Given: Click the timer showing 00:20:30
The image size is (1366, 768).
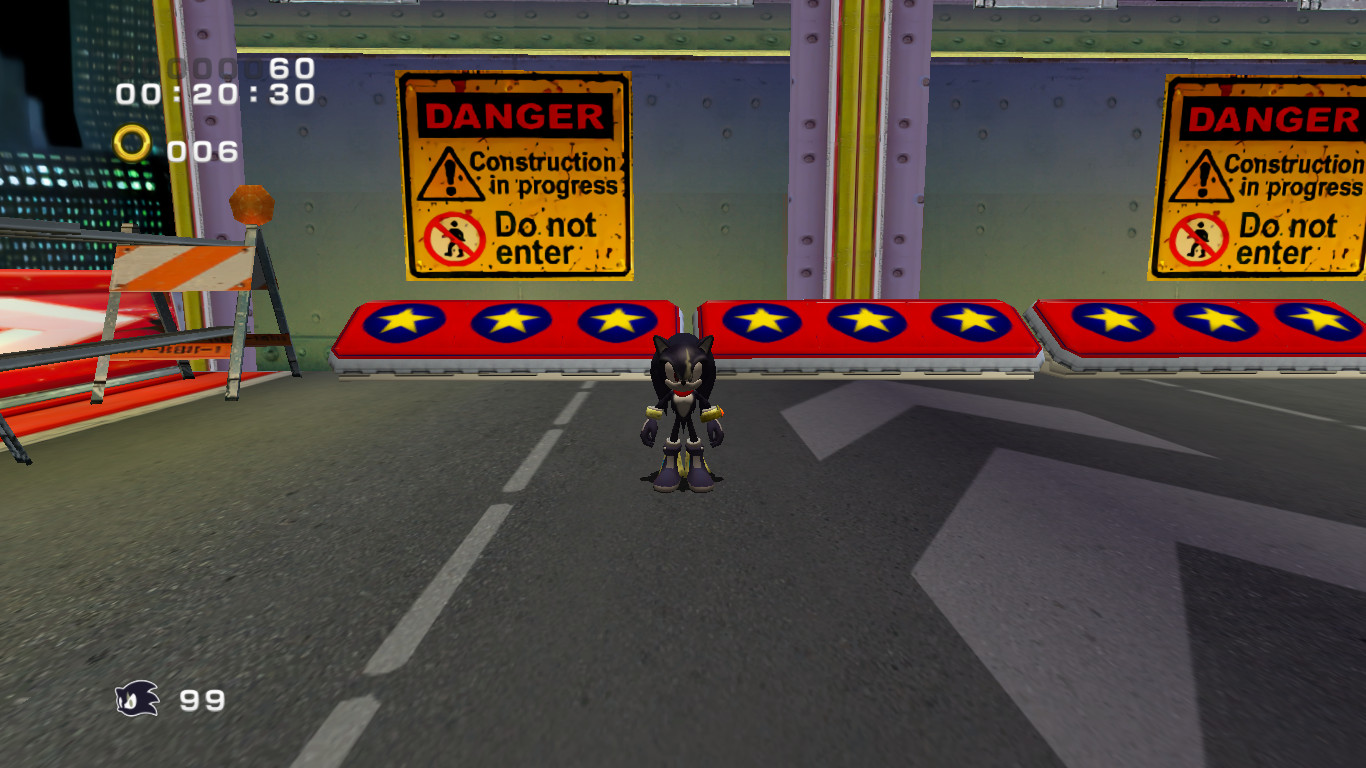Looking at the screenshot, I should [213, 96].
